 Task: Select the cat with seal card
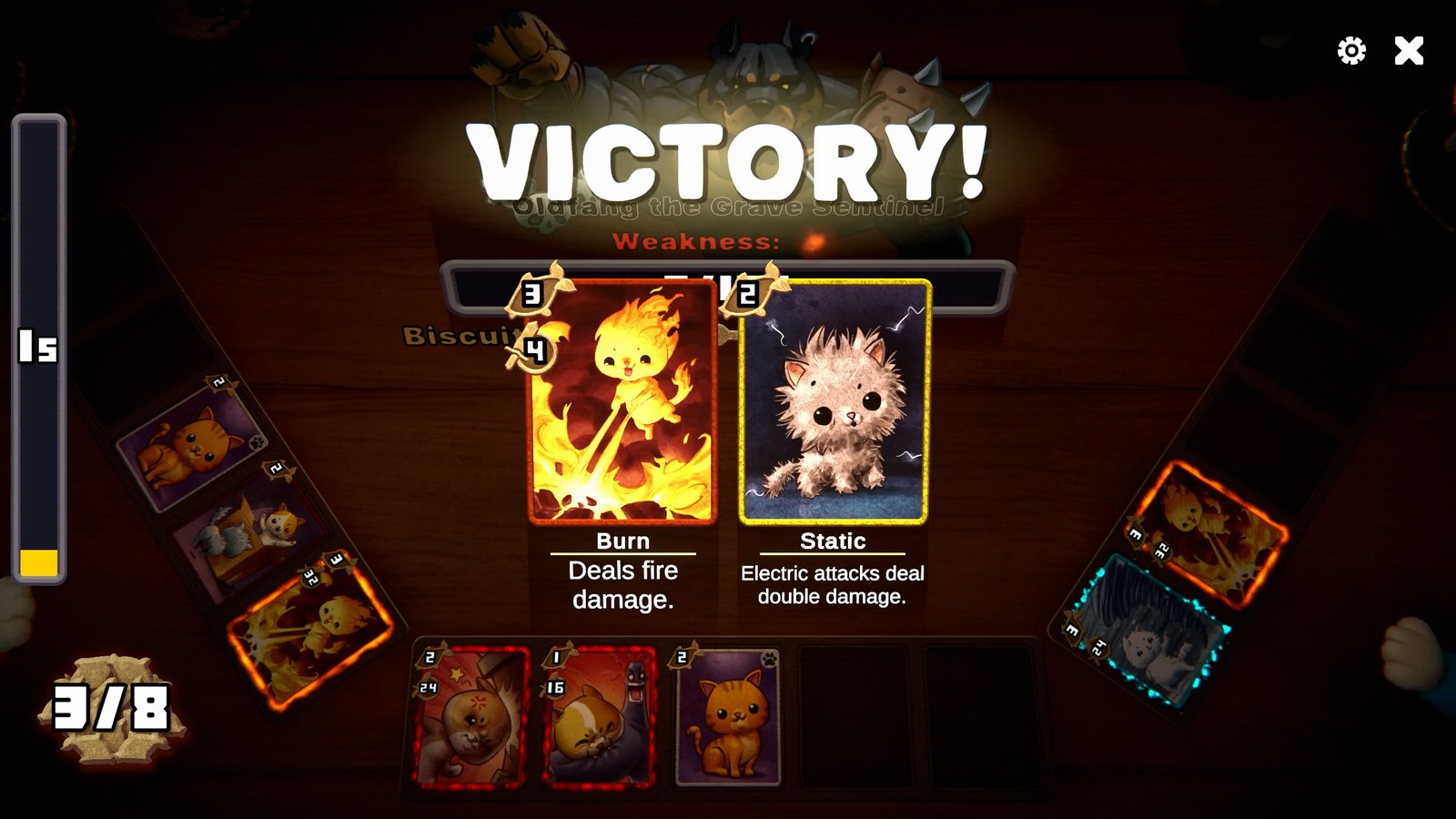(600, 716)
